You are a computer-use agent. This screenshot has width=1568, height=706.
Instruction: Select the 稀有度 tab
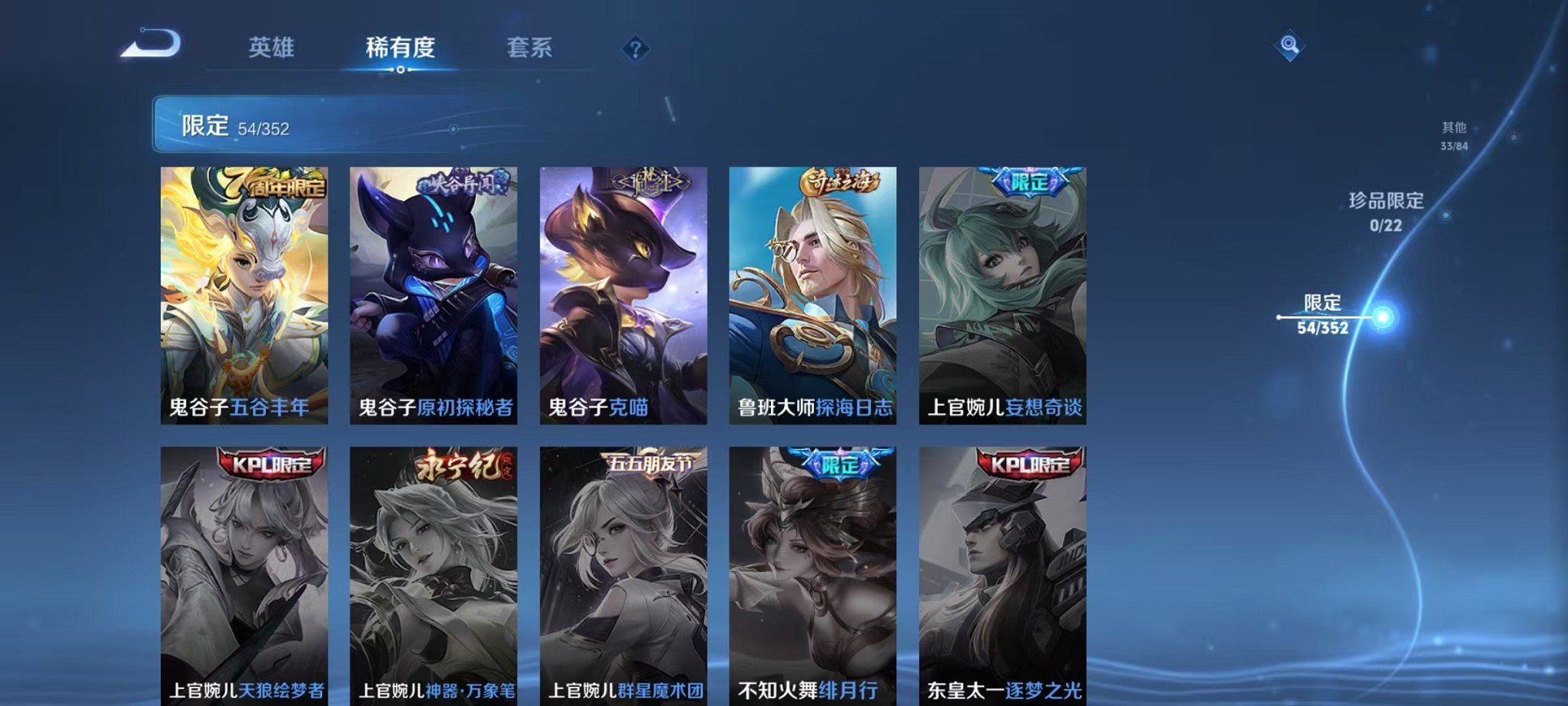coord(400,48)
